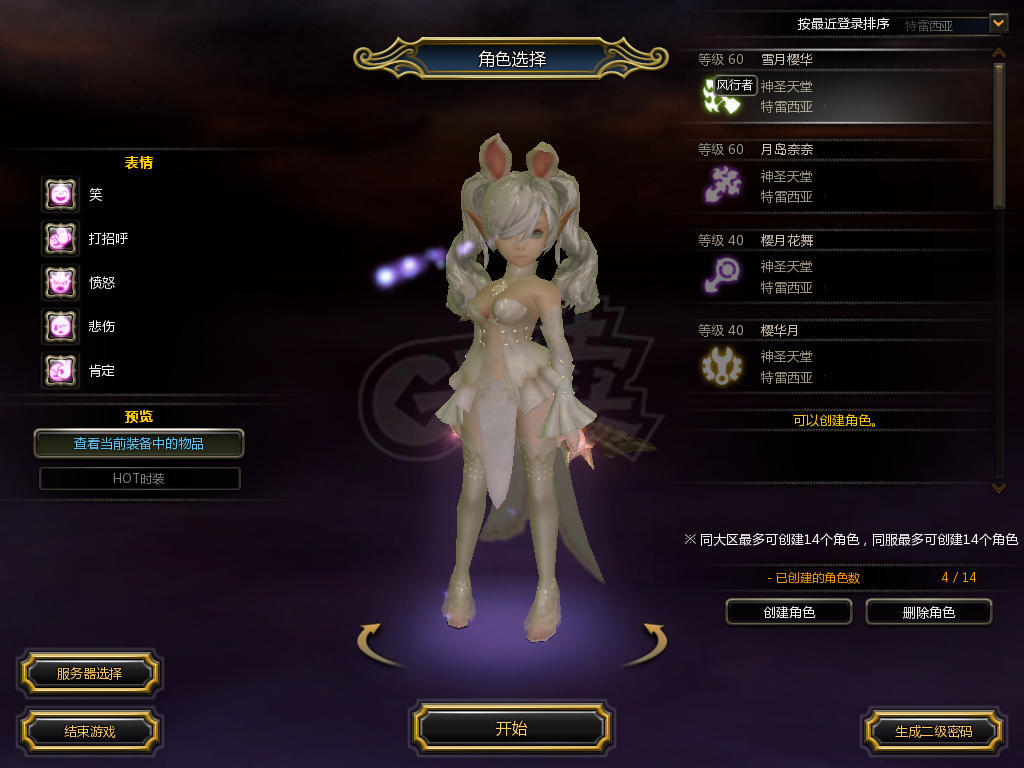
Task: Create a new character with 创建角色
Action: (789, 612)
